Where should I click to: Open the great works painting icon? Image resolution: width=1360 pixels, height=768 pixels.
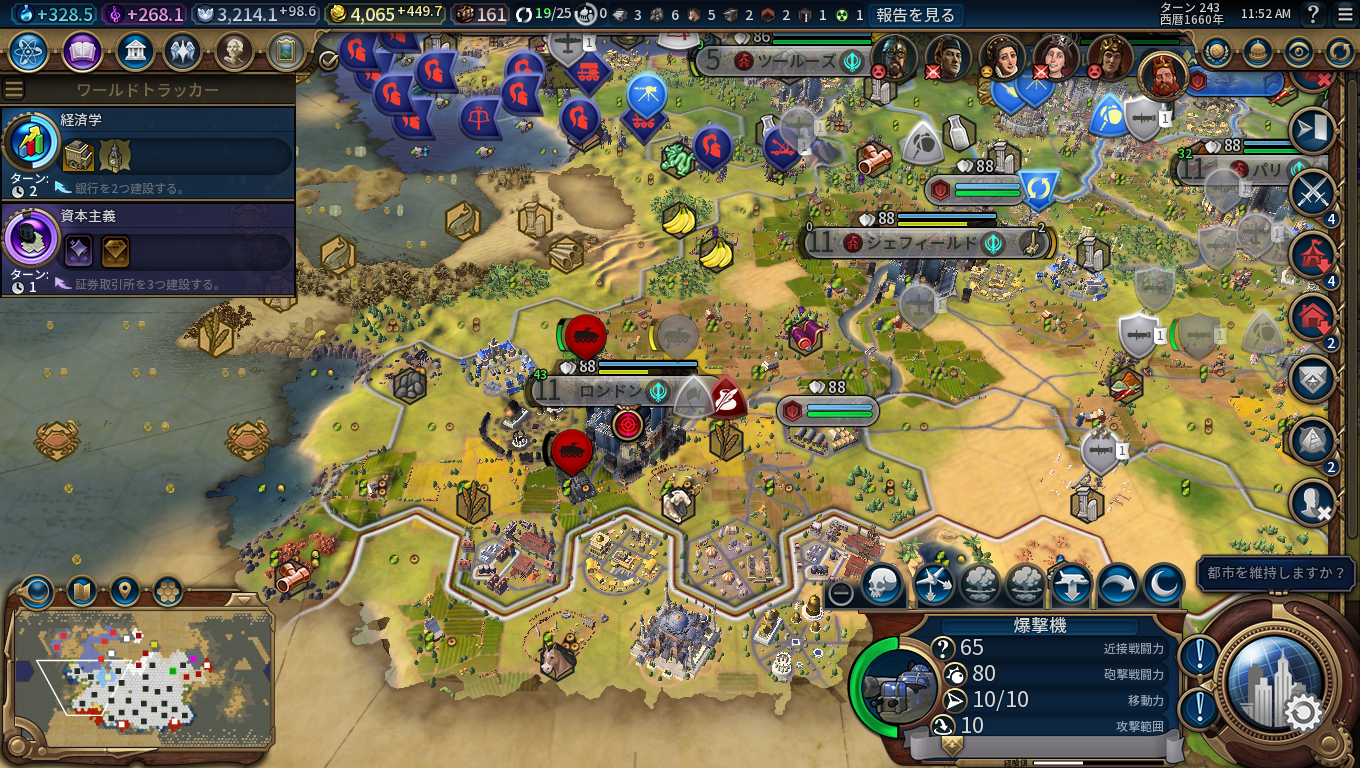point(285,51)
